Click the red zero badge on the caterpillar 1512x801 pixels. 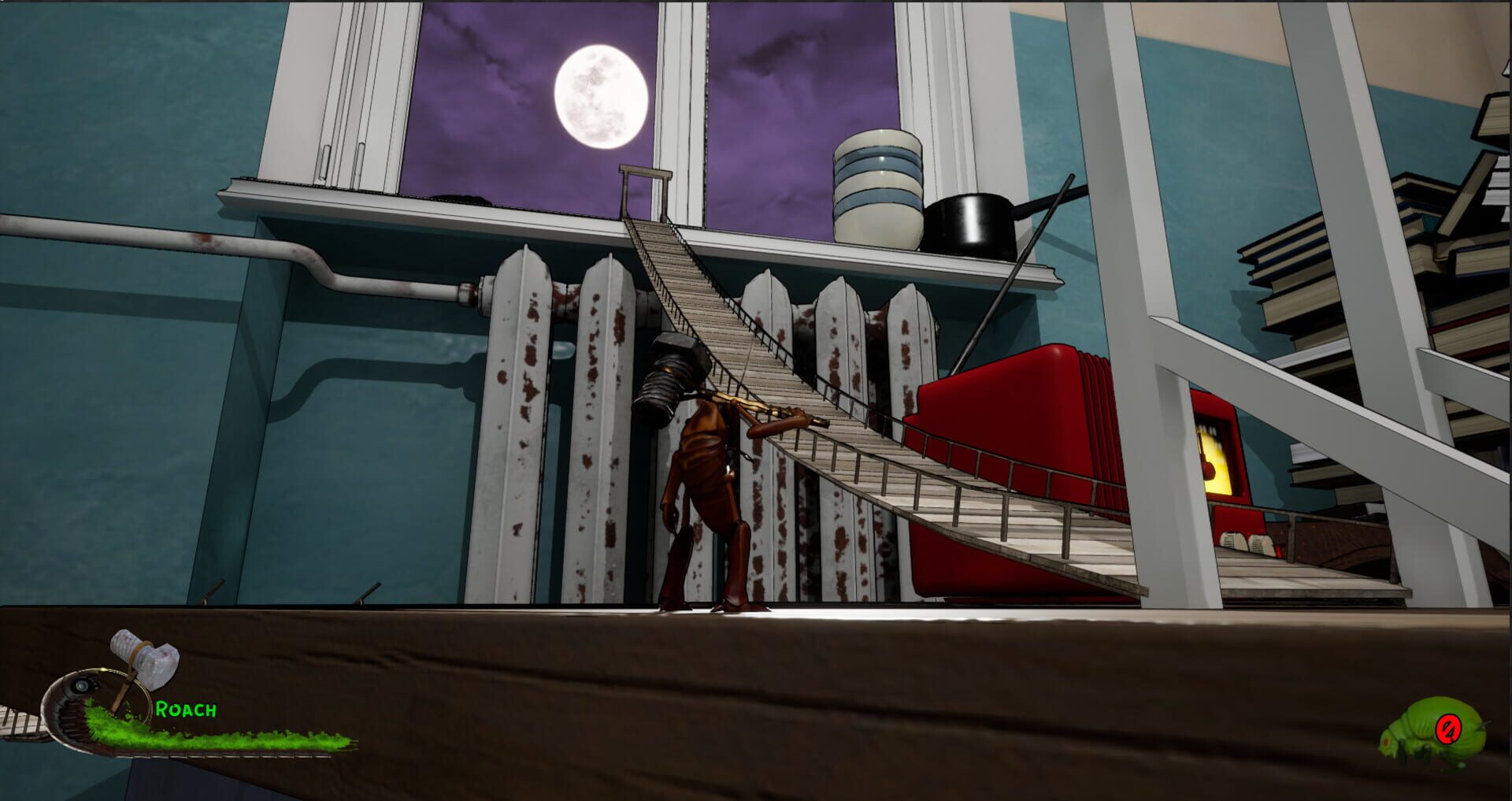click(x=1448, y=729)
